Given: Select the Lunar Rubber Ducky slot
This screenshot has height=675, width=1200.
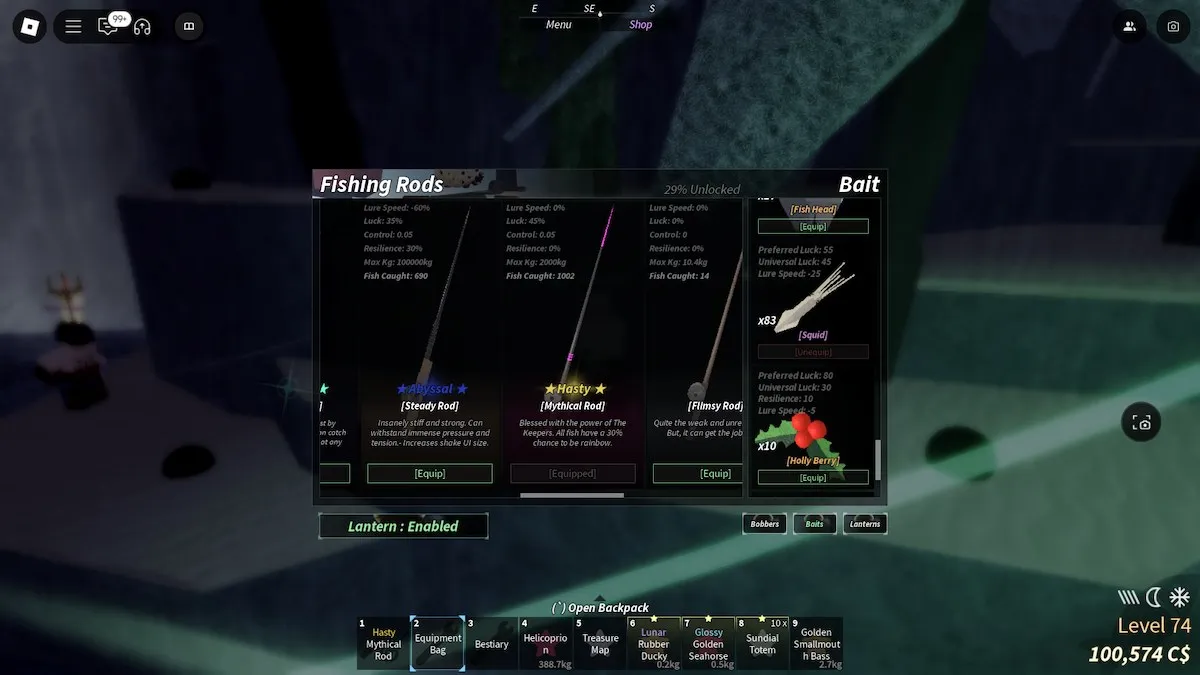Looking at the screenshot, I should point(654,644).
